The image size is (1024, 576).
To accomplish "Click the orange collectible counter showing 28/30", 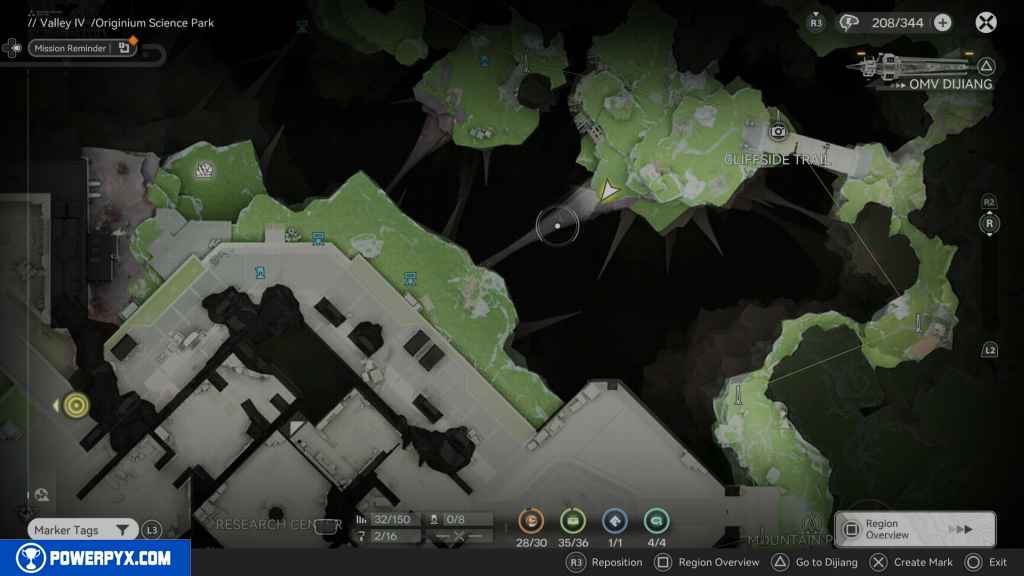I will 530,521.
